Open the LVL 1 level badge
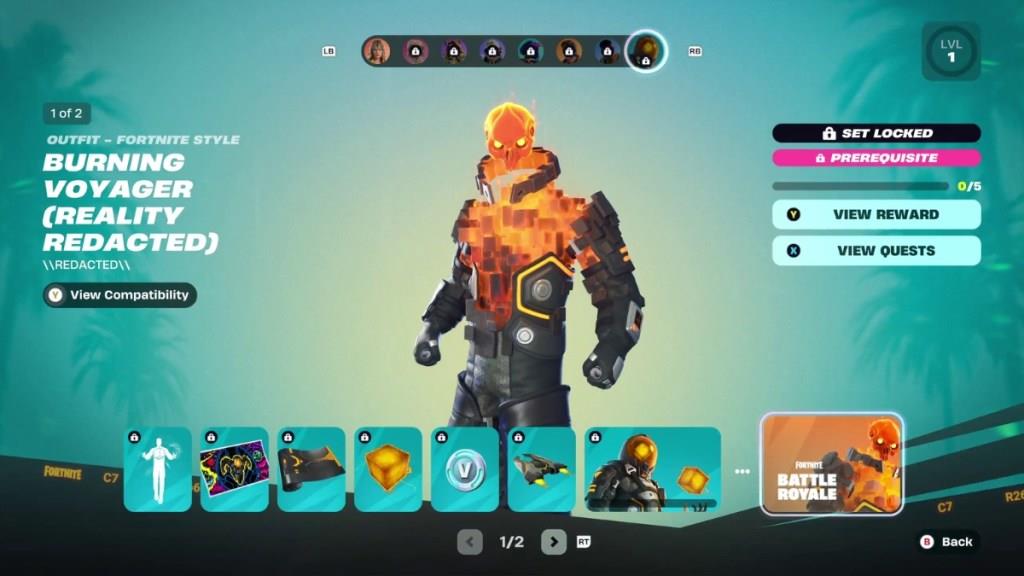The width and height of the screenshot is (1024, 576). tap(950, 51)
